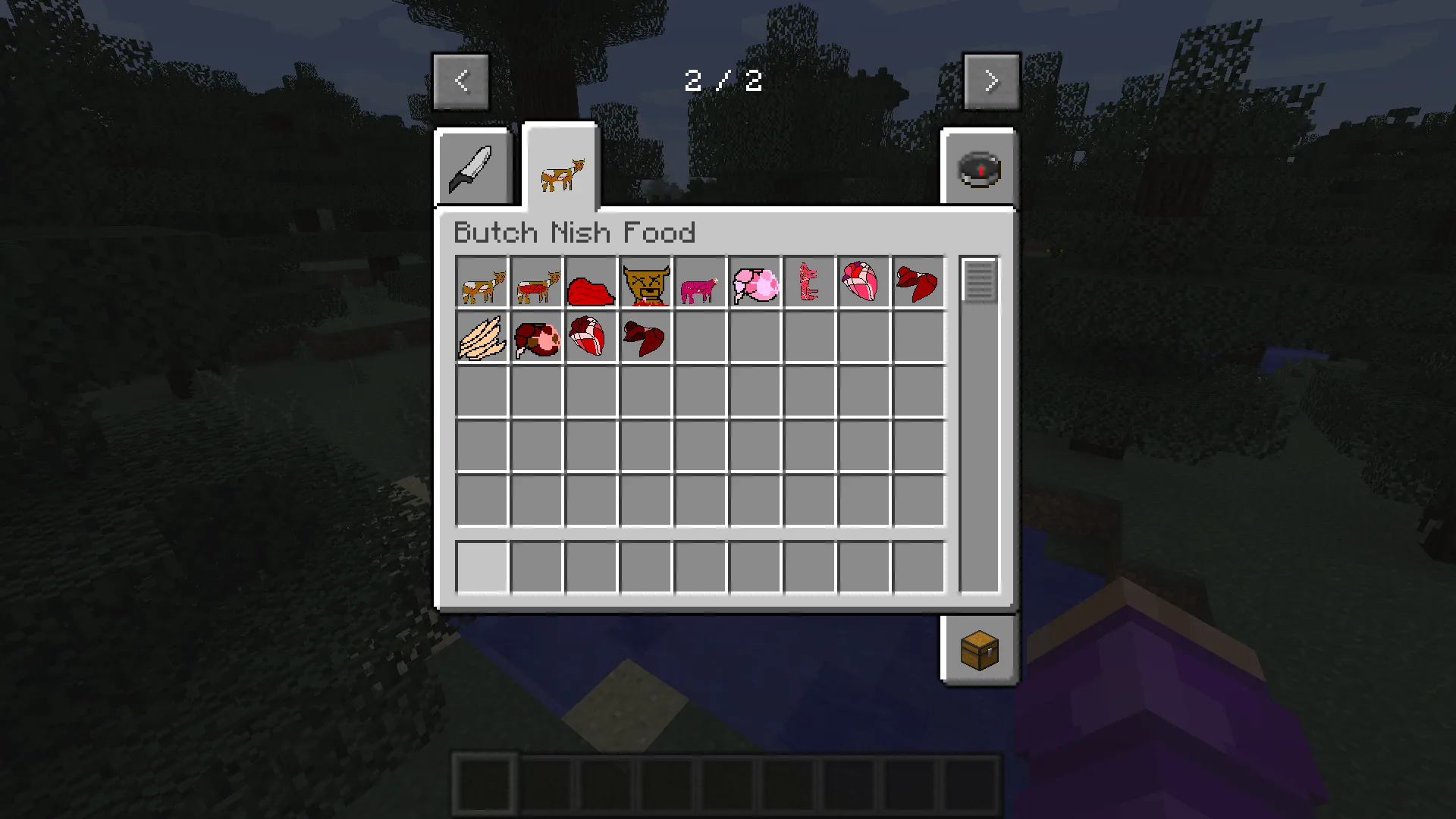This screenshot has width=1456, height=819.
Task: Click the right page arrow
Action: [992, 81]
